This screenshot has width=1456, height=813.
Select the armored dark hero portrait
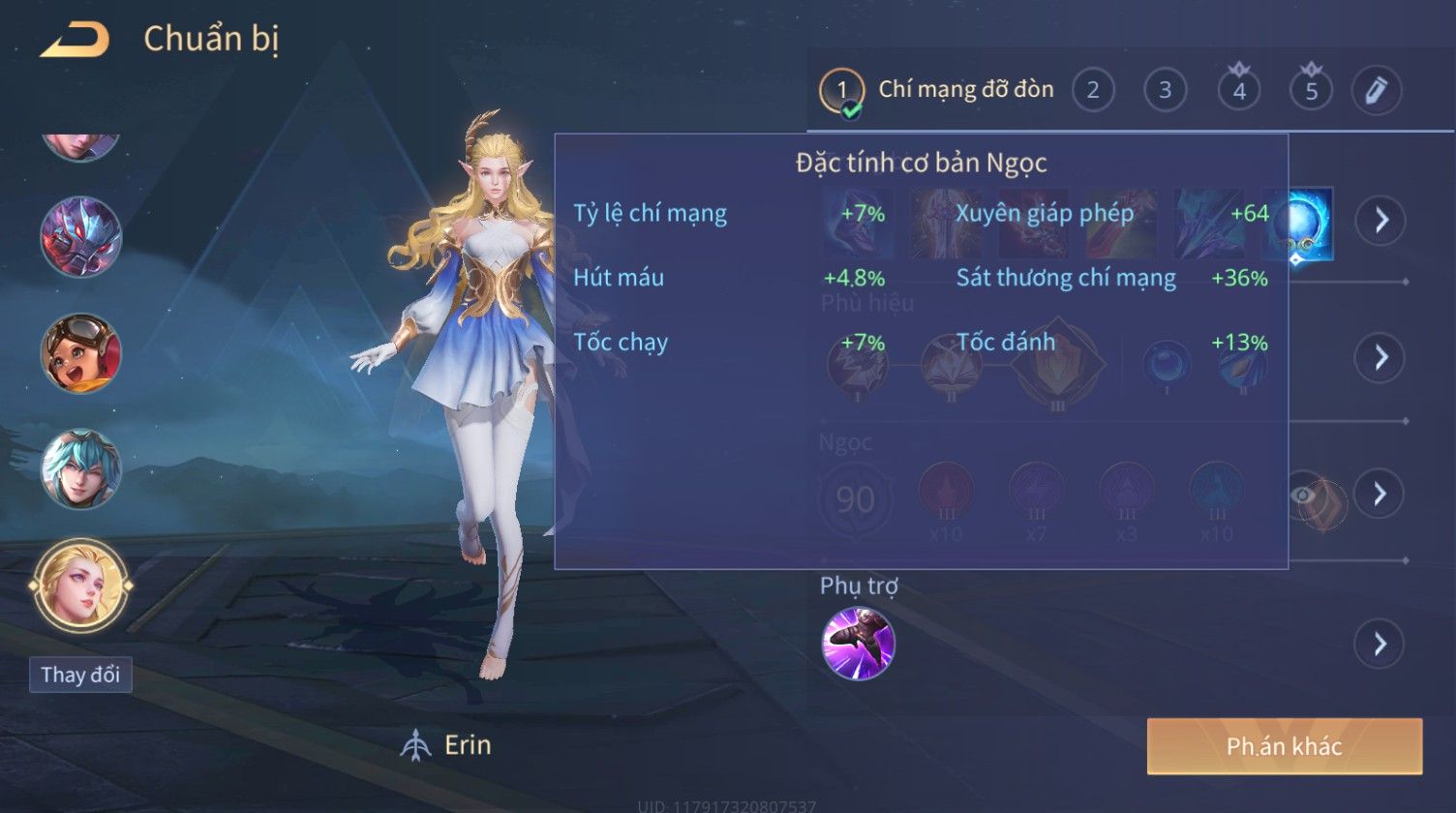(x=80, y=237)
